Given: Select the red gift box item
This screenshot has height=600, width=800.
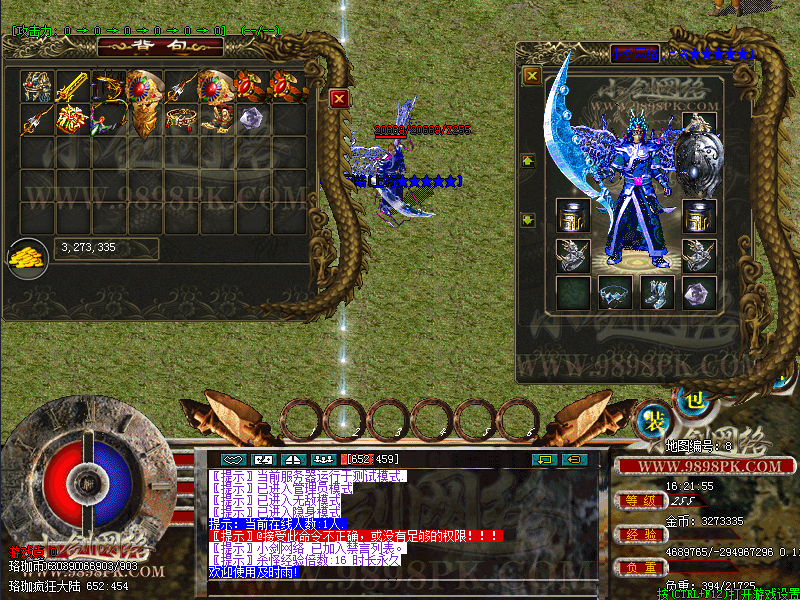Looking at the screenshot, I should point(73,120).
